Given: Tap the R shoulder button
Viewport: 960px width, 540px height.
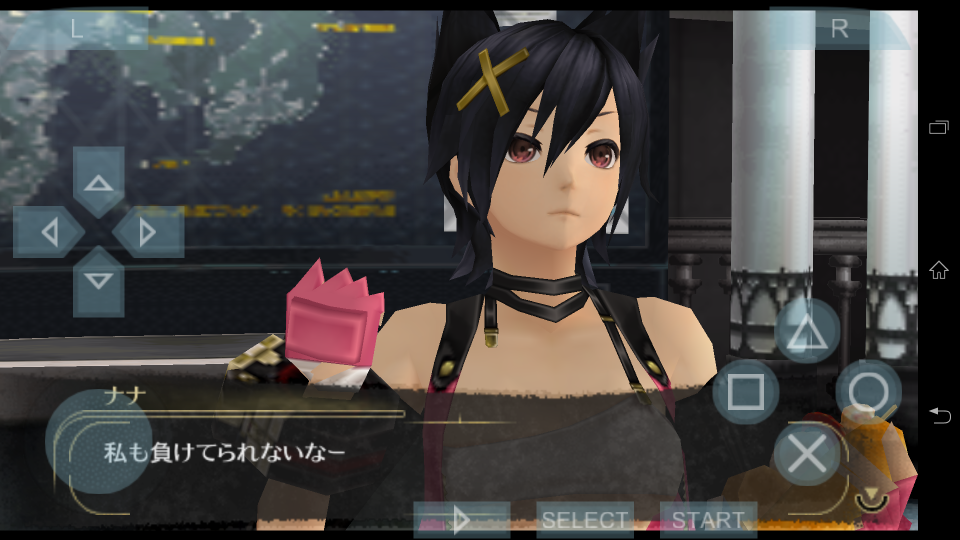Looking at the screenshot, I should point(839,29).
